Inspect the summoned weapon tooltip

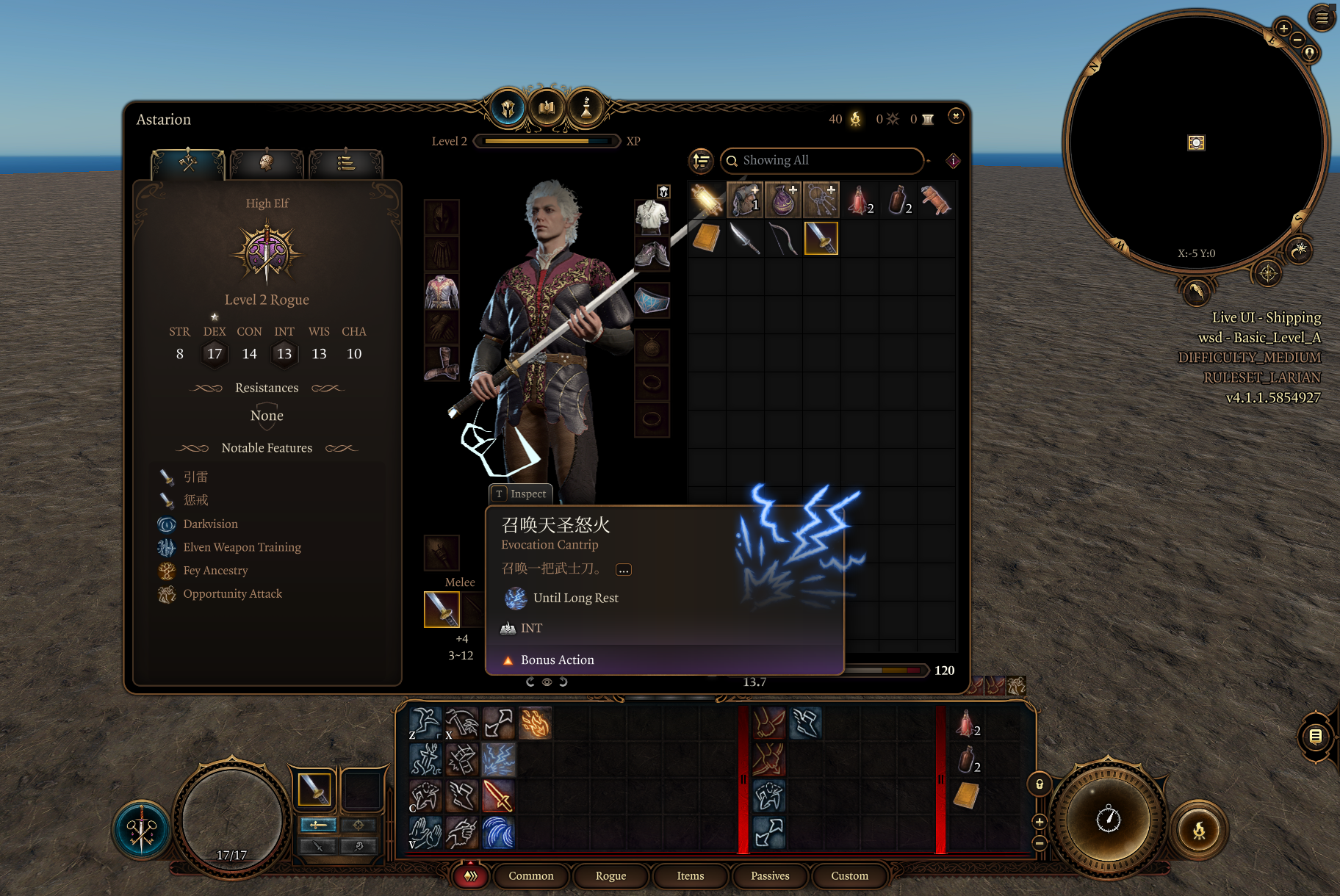(521, 494)
